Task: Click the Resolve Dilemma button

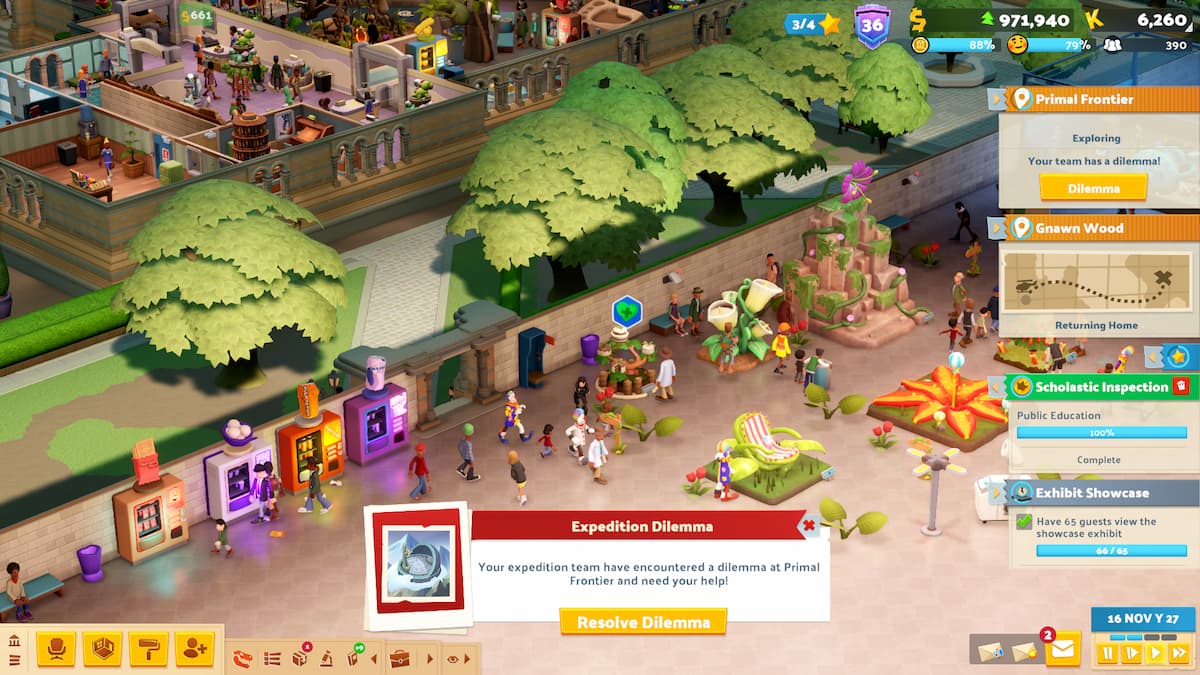Action: tap(643, 621)
